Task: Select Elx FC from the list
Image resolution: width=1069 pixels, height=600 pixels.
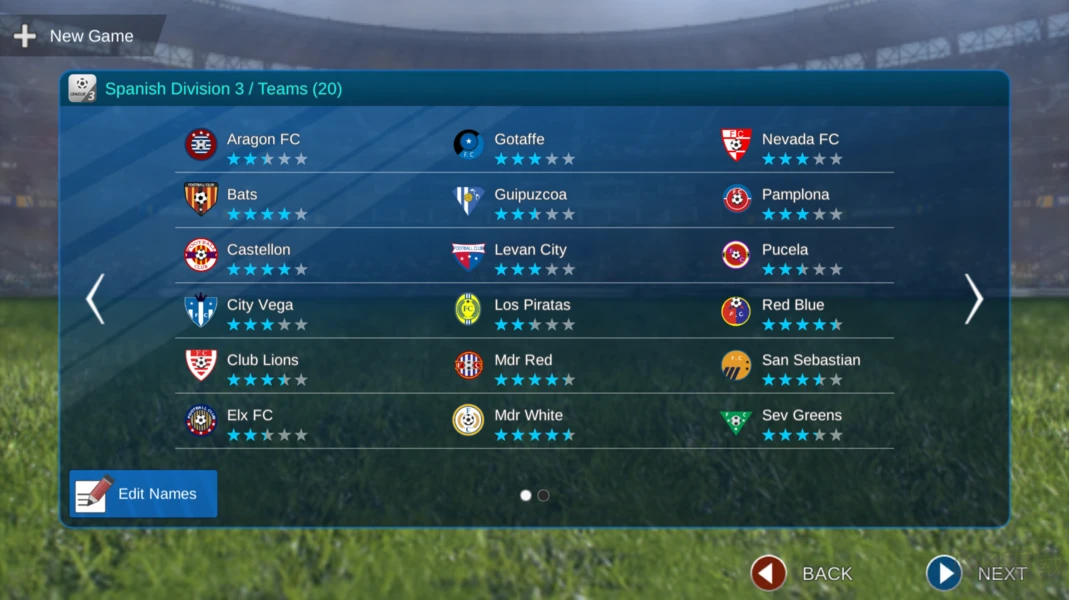Action: click(x=250, y=421)
